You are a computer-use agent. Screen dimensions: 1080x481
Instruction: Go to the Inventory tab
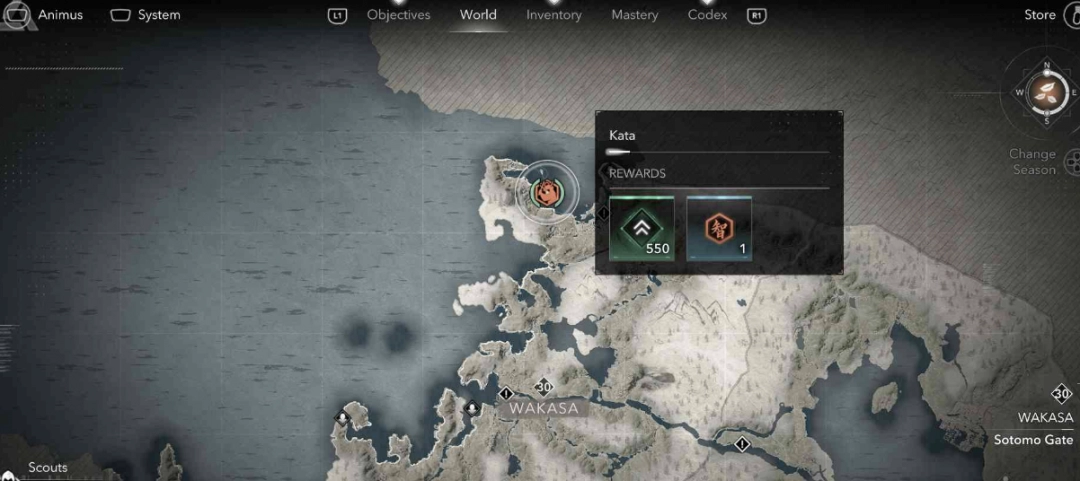553,15
